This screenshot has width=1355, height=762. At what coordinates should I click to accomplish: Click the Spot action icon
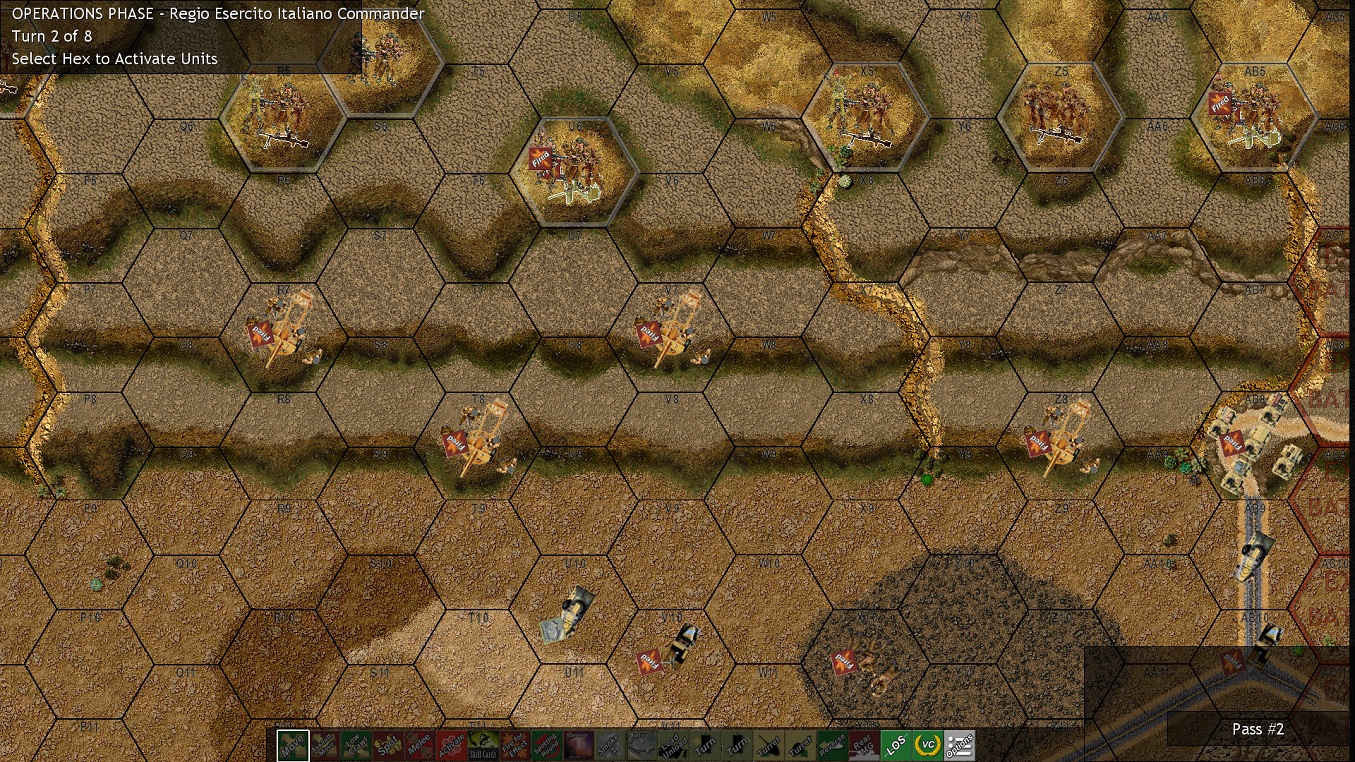point(388,745)
